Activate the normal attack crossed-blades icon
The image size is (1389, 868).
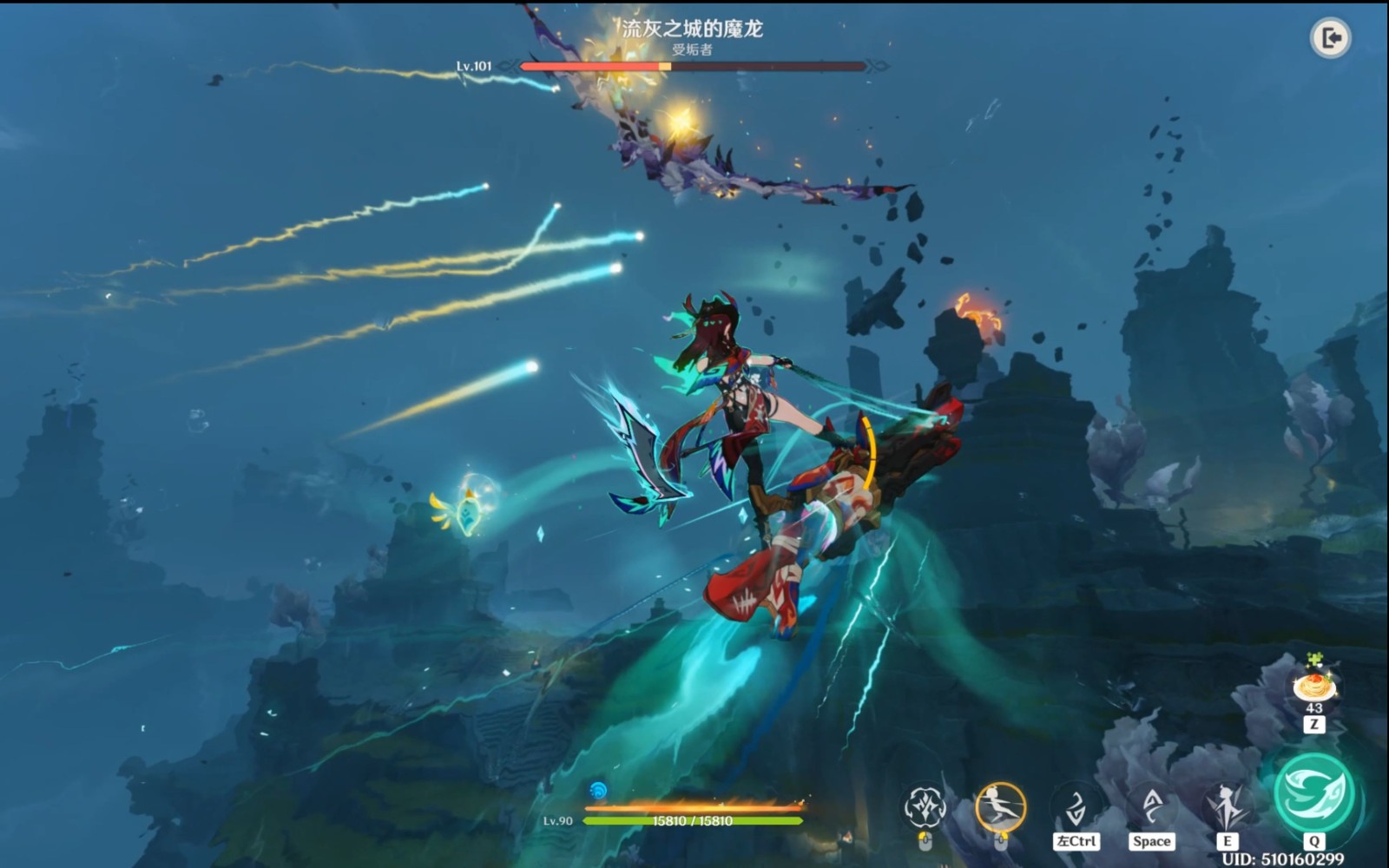[925, 807]
